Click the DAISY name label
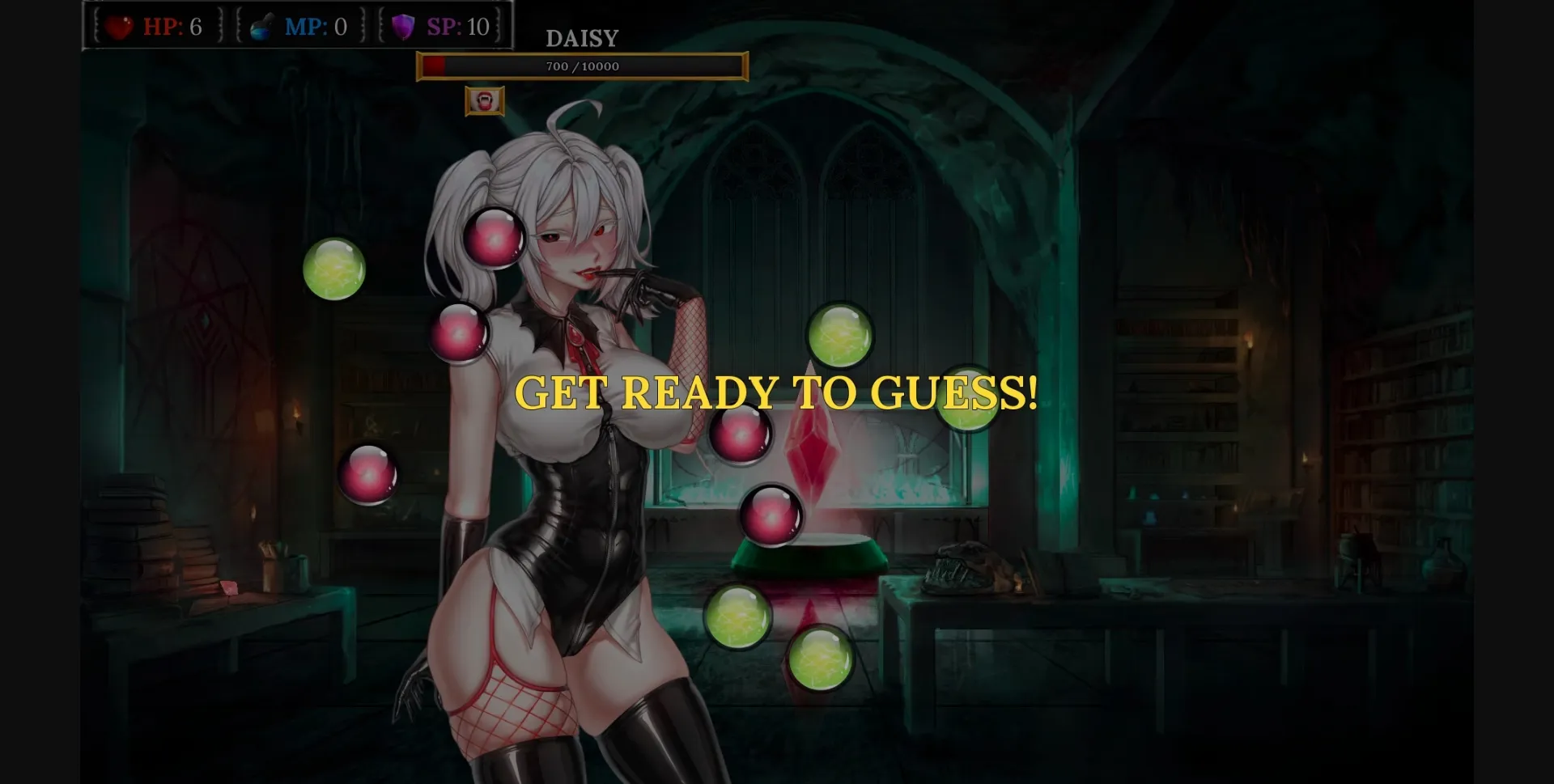1554x784 pixels. [580, 37]
